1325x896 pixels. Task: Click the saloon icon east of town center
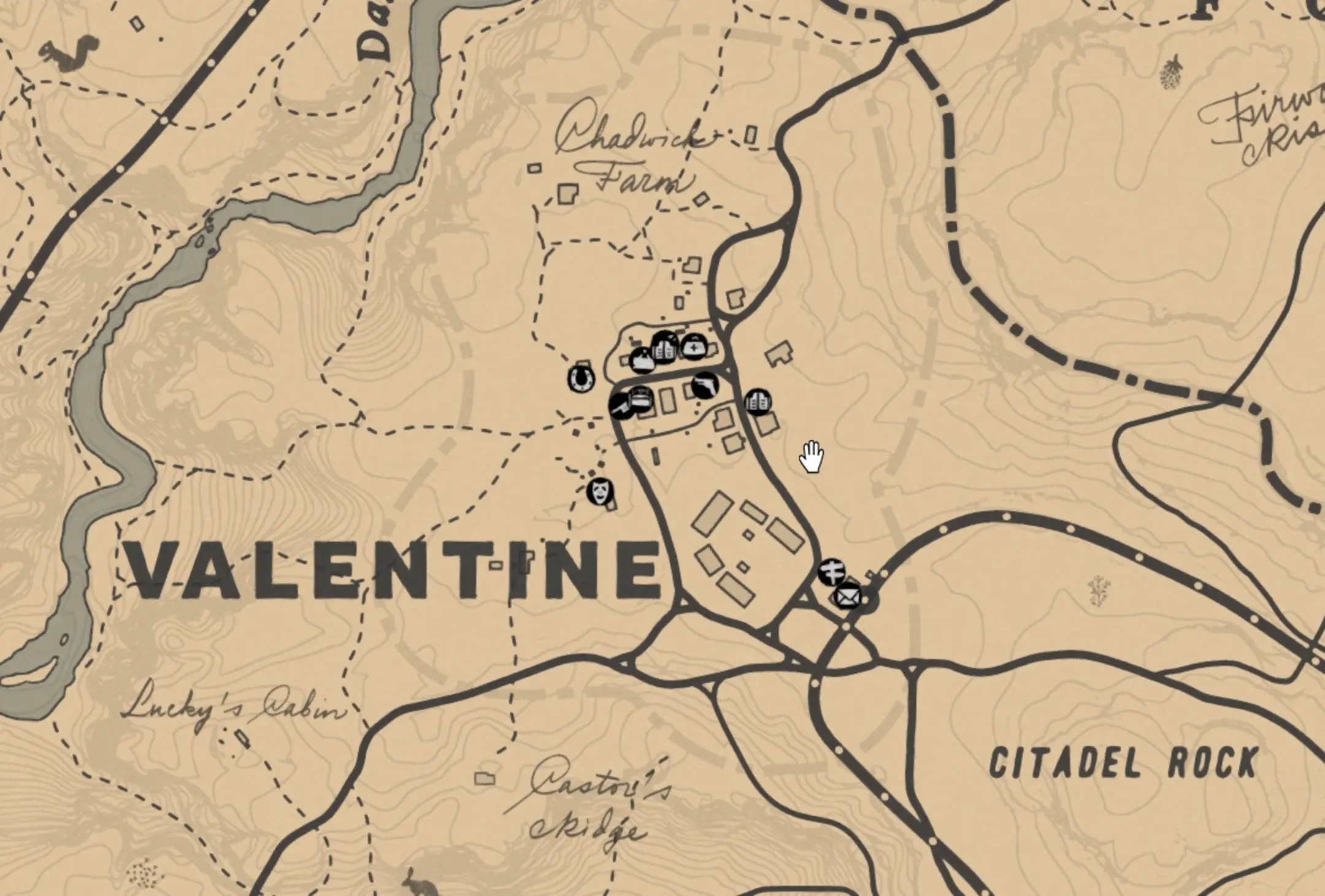click(759, 400)
